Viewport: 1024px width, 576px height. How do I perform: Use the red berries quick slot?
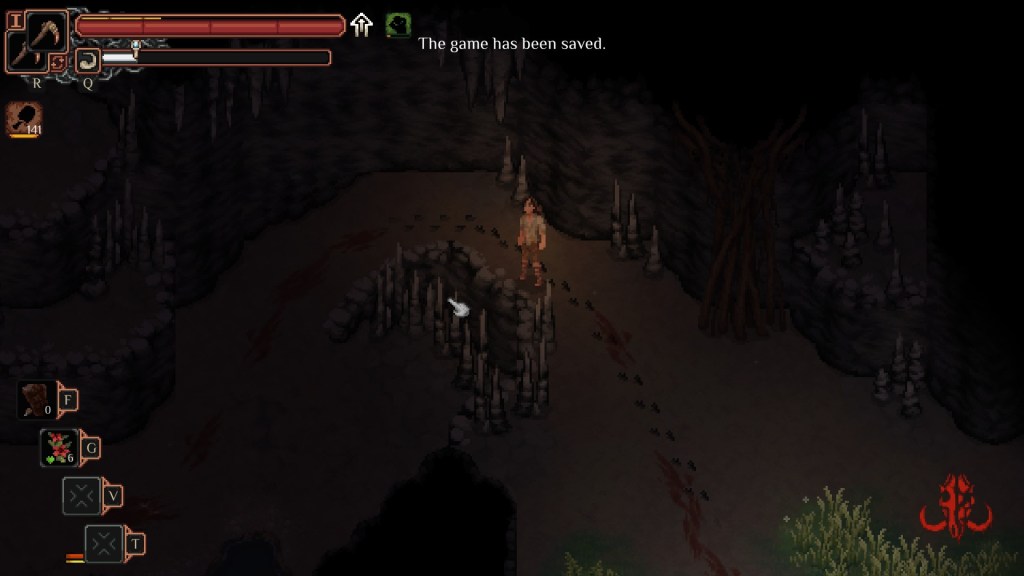click(60, 447)
